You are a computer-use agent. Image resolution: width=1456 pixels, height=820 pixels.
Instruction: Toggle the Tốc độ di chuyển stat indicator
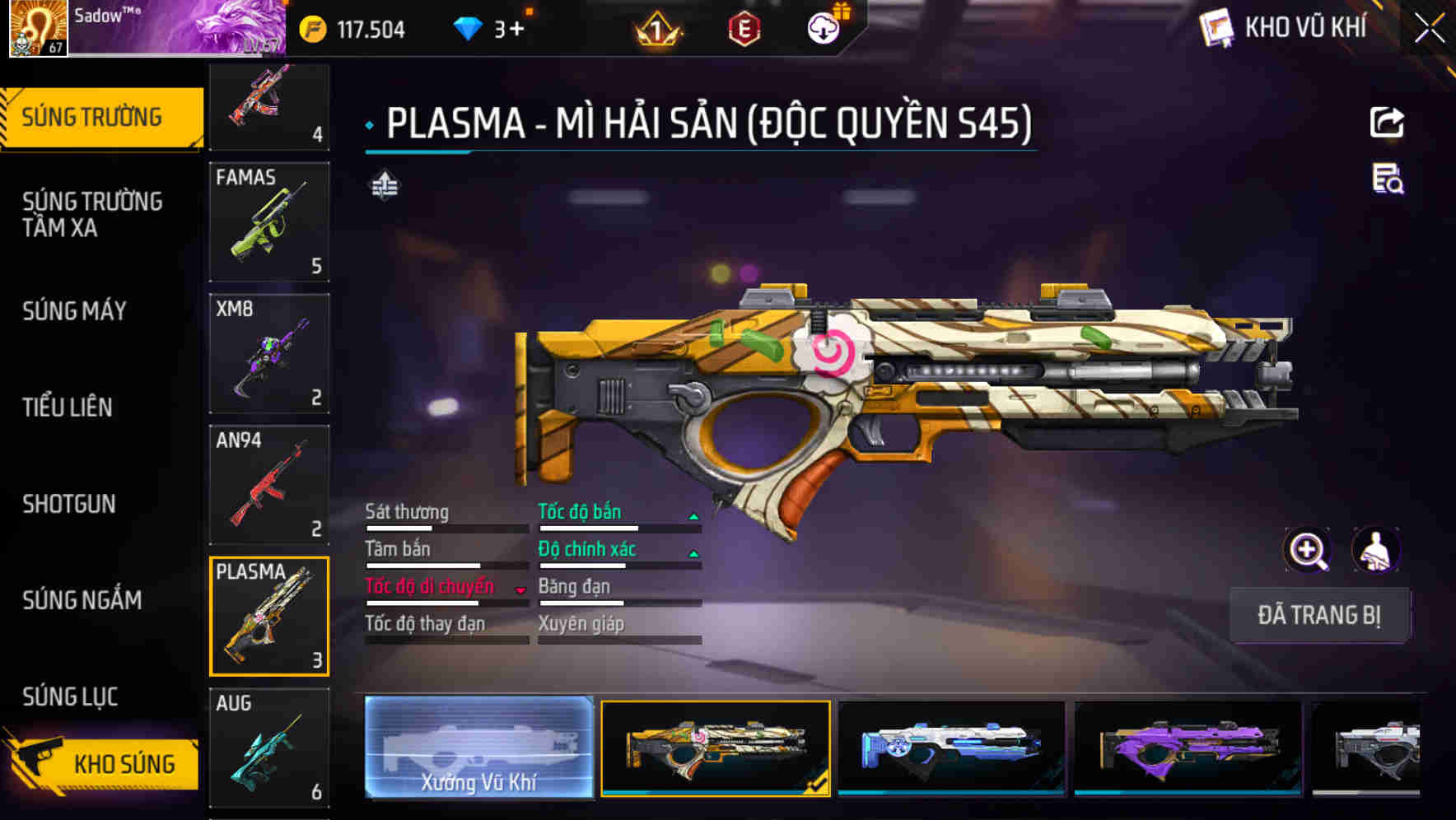click(x=520, y=589)
